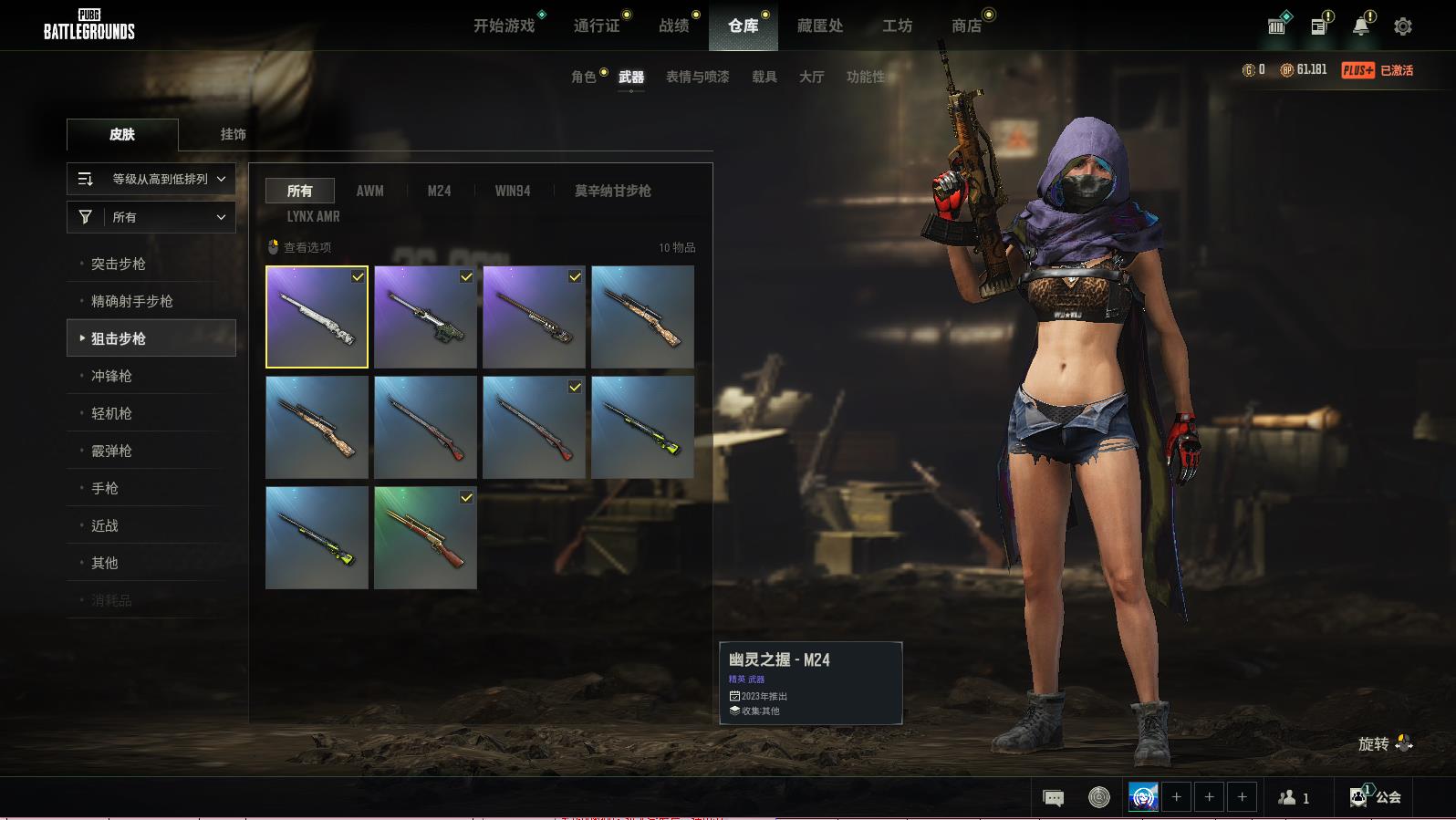Screen dimensions: 1456x820
Task: Open the 公会 clan button
Action: [x=1376, y=797]
